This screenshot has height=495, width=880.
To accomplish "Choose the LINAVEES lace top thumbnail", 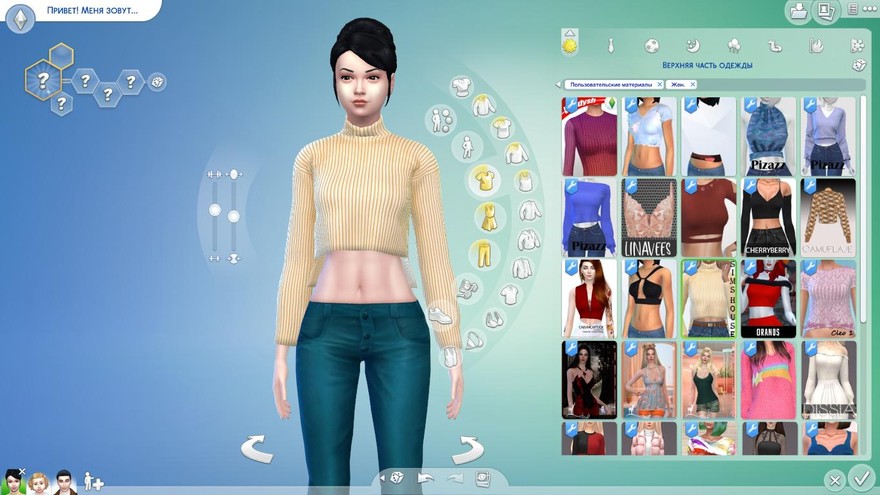I will coord(649,216).
